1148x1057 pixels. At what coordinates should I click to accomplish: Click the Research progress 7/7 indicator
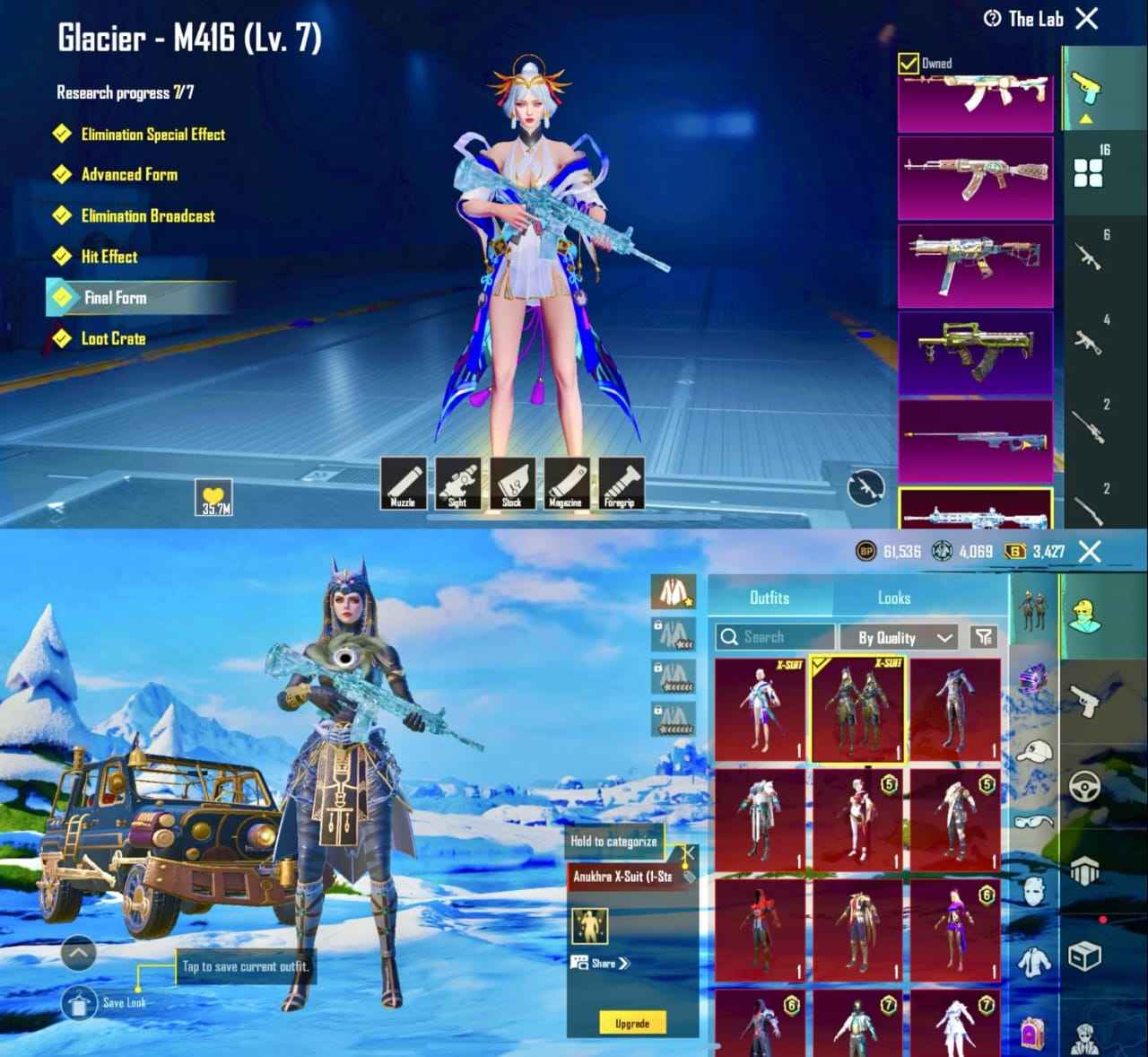pyautogui.click(x=127, y=91)
